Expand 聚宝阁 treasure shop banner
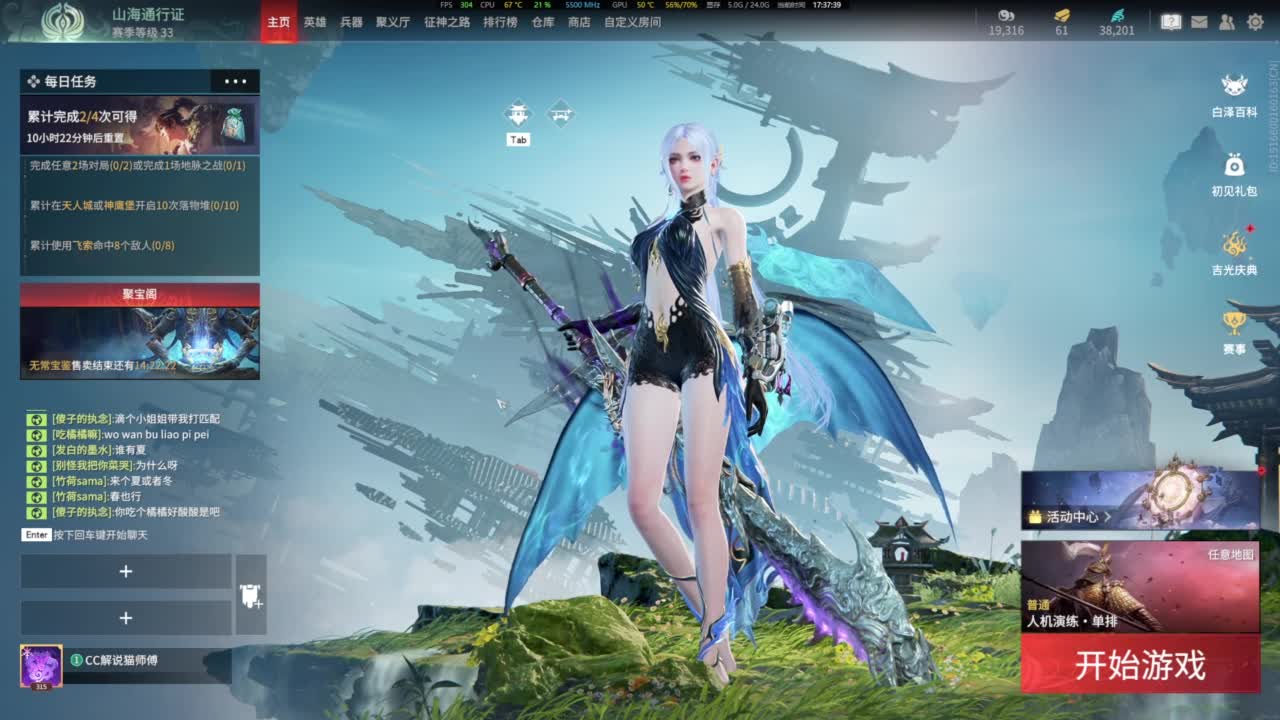This screenshot has height=720, width=1280. coord(140,292)
